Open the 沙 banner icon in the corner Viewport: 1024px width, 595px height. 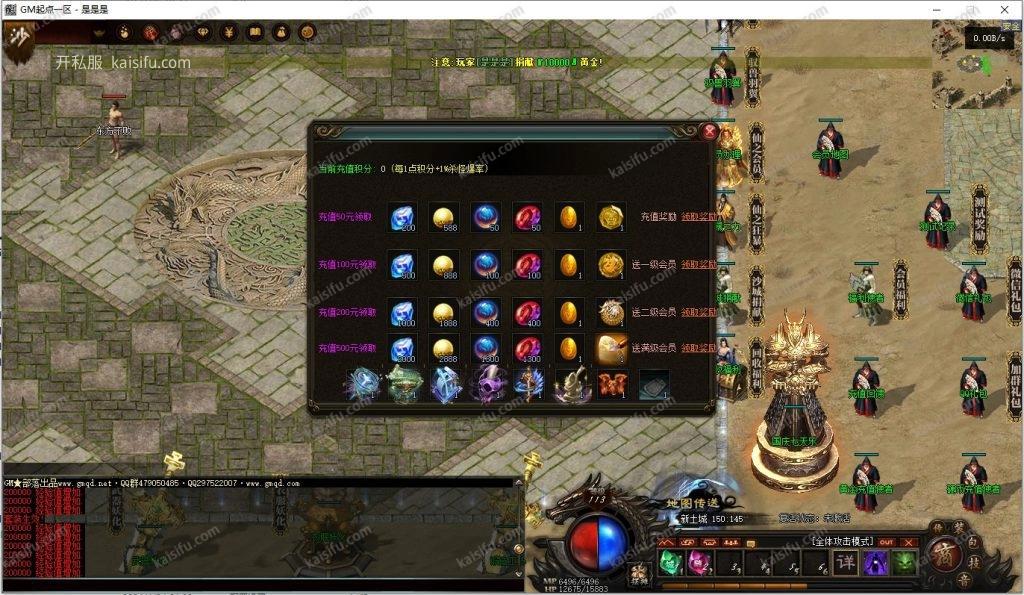pyautogui.click(x=17, y=37)
